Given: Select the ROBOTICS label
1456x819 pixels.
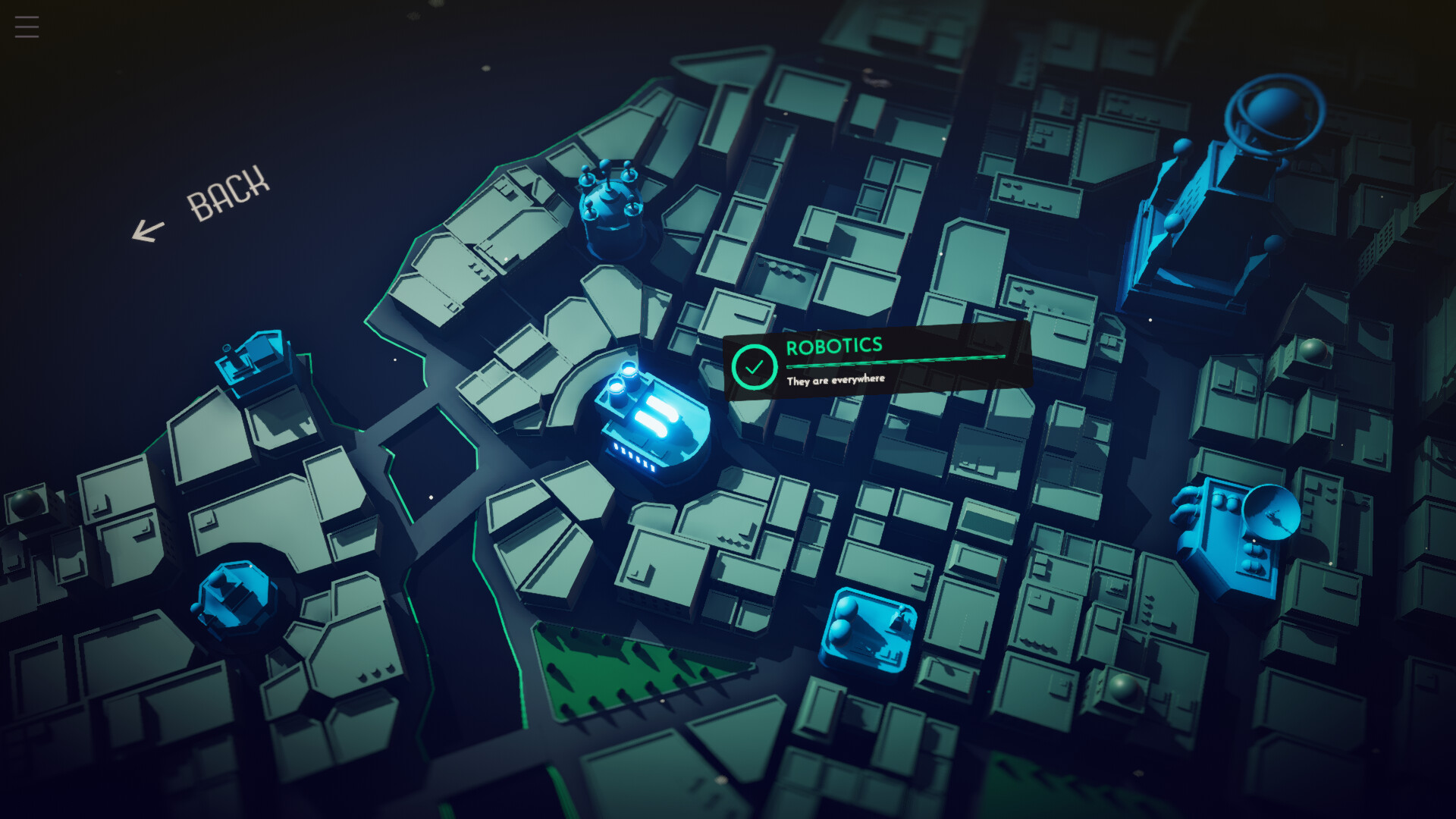Looking at the screenshot, I should [833, 346].
